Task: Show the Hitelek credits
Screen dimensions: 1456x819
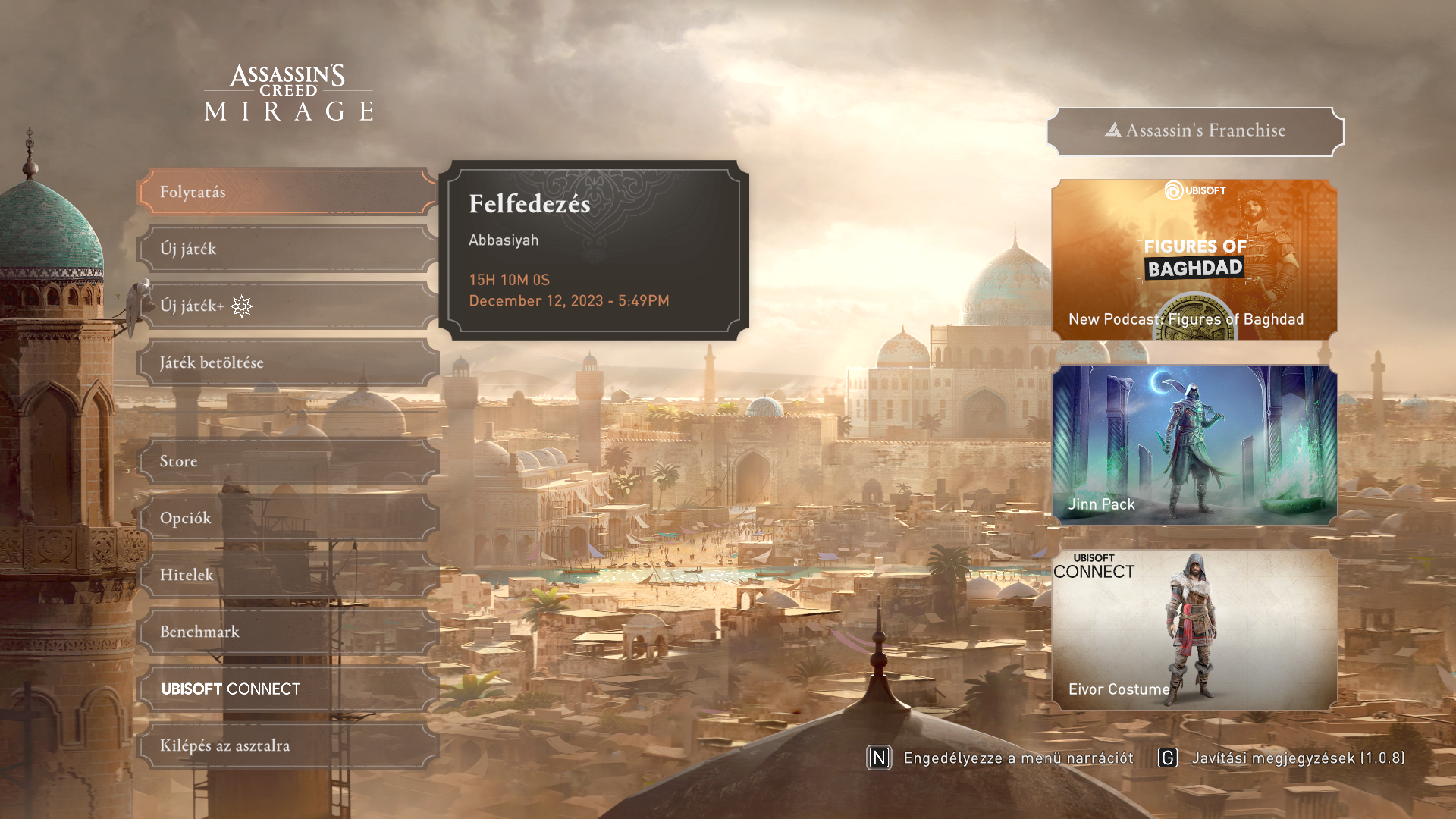Action: [x=287, y=575]
